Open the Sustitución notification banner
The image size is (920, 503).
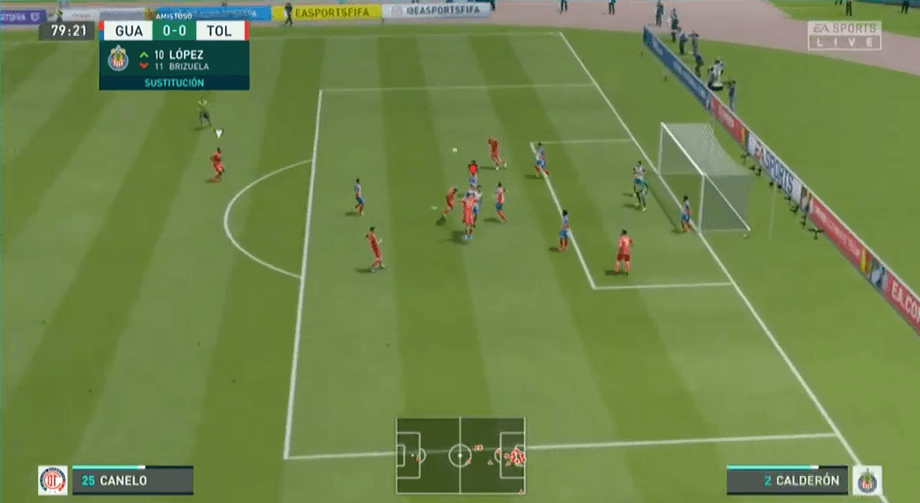click(x=174, y=83)
